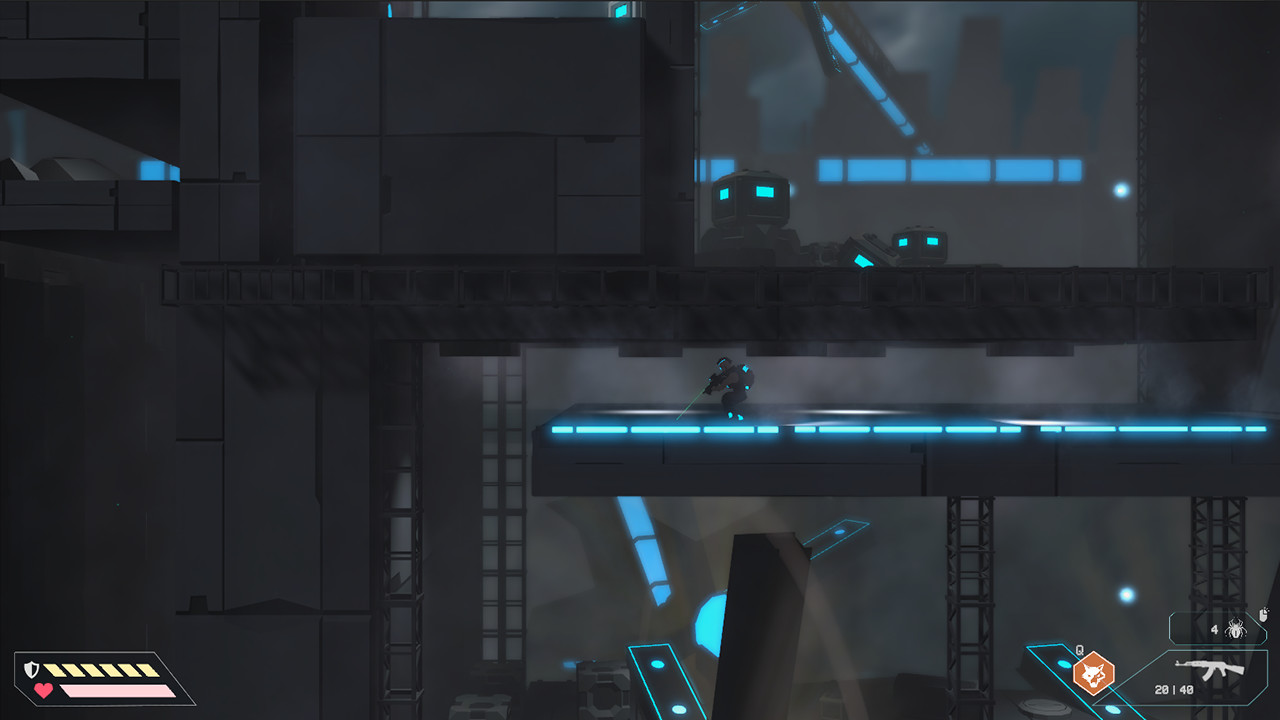
Task: Click the right-click mouse indicator icon
Action: [x=1262, y=613]
